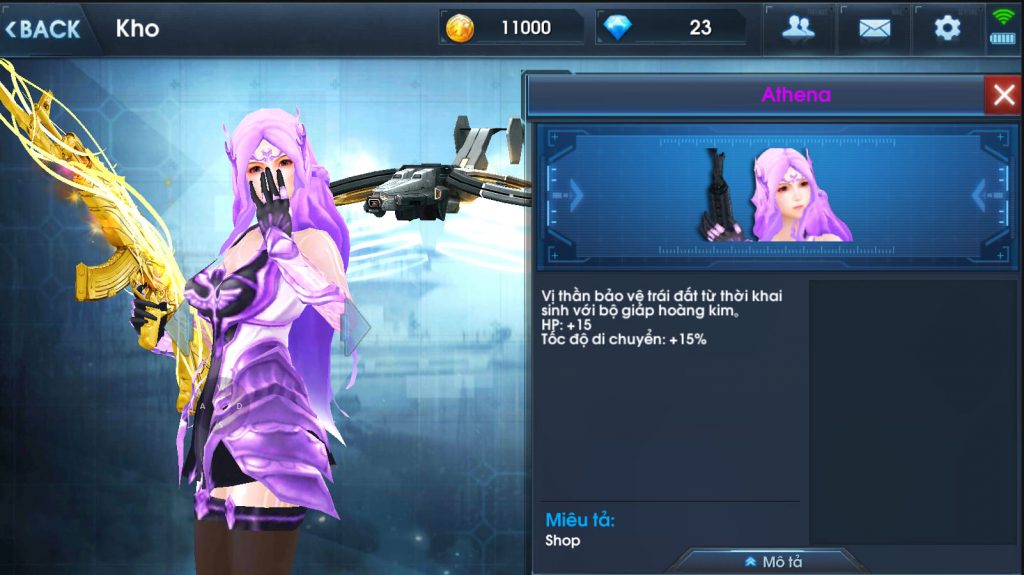The image size is (1024, 575).
Task: Go back using the BACK button
Action: click(x=43, y=28)
